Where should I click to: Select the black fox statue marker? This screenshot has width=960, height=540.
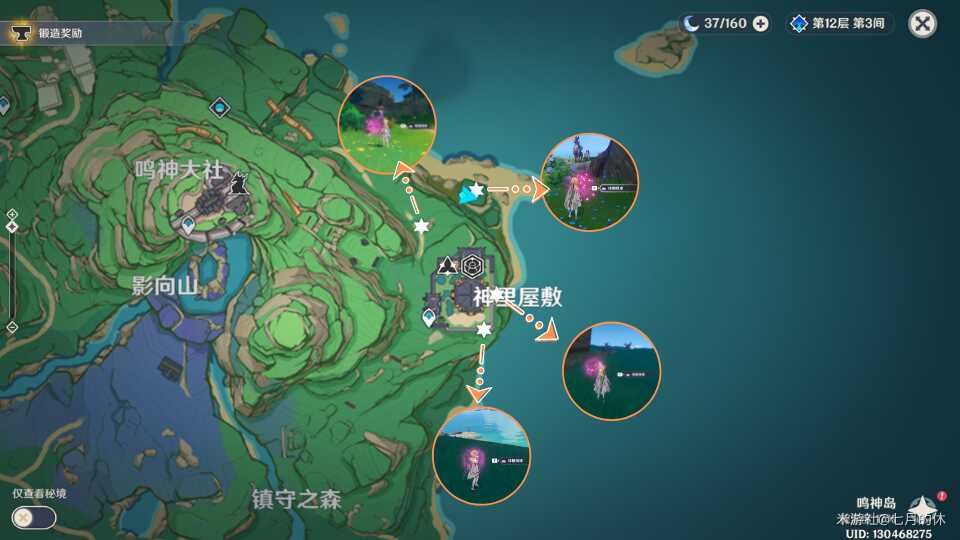pos(239,184)
